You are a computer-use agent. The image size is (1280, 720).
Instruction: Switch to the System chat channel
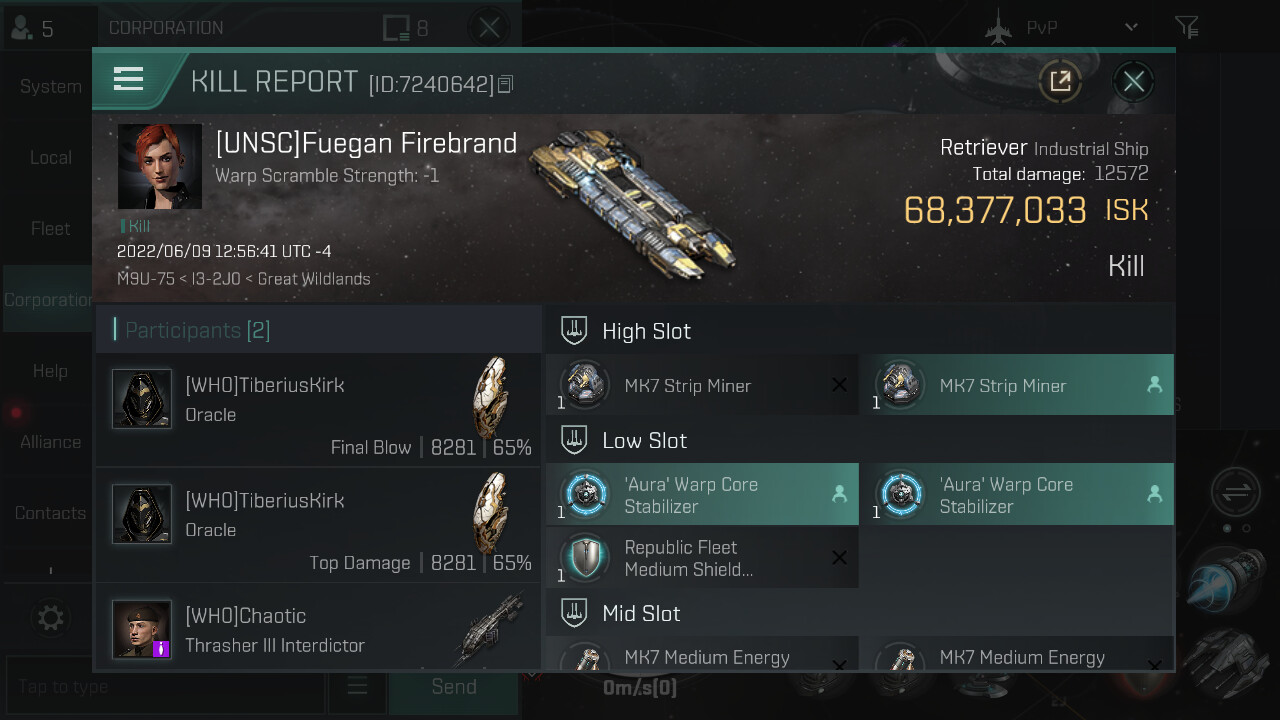click(x=50, y=87)
